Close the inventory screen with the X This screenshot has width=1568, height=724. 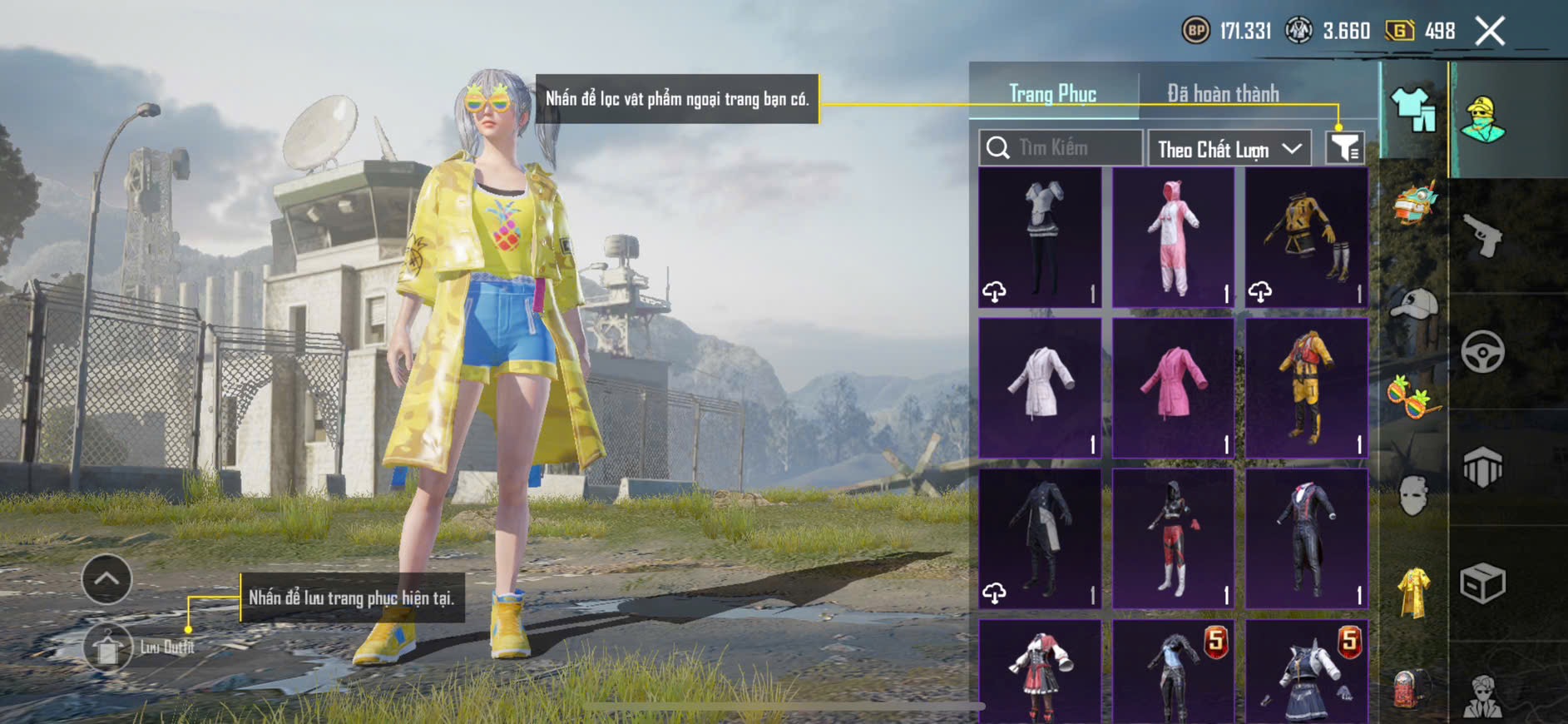[1490, 32]
